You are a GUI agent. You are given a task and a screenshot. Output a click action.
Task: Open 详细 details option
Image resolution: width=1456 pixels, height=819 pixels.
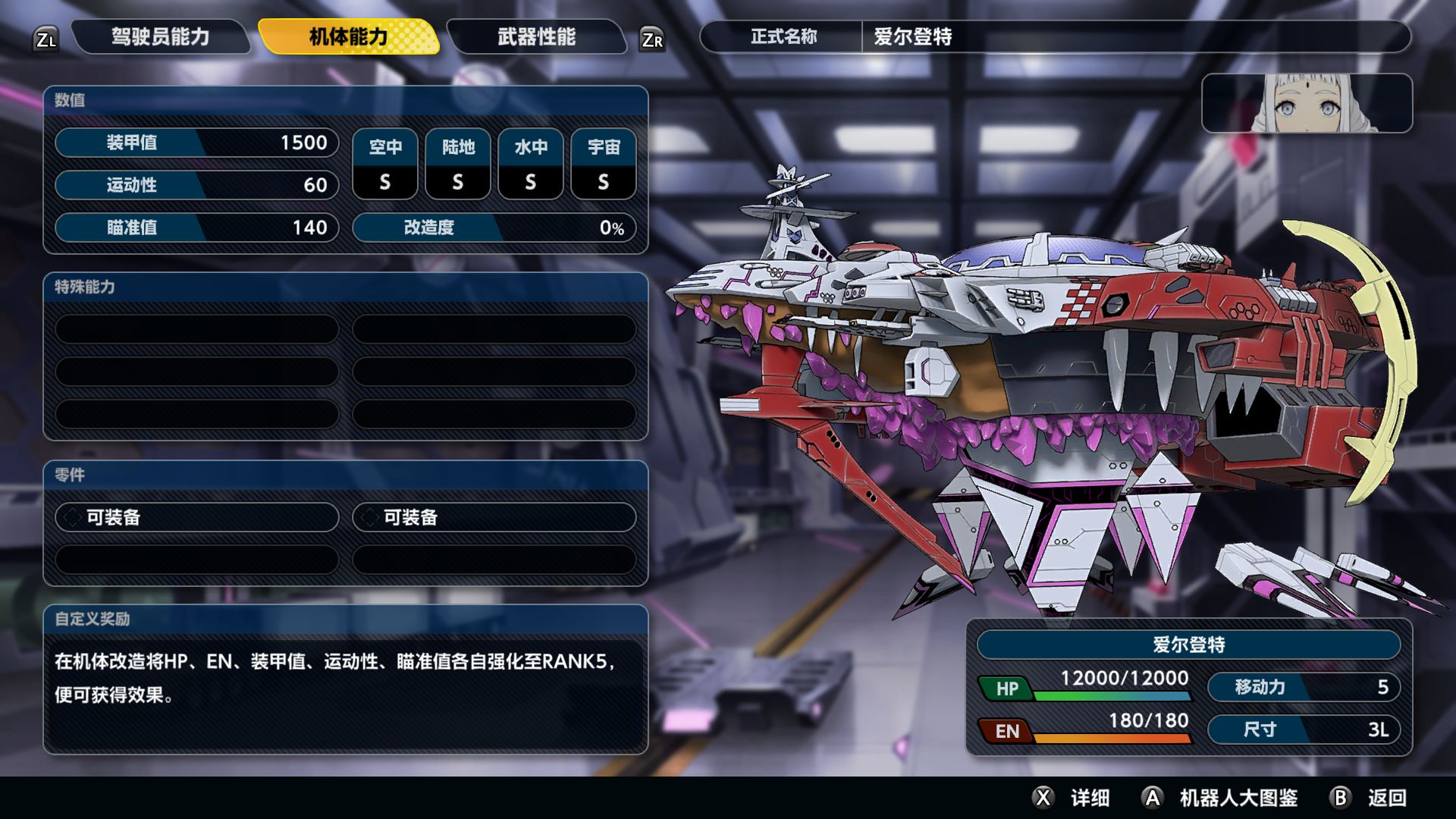pos(1072,798)
